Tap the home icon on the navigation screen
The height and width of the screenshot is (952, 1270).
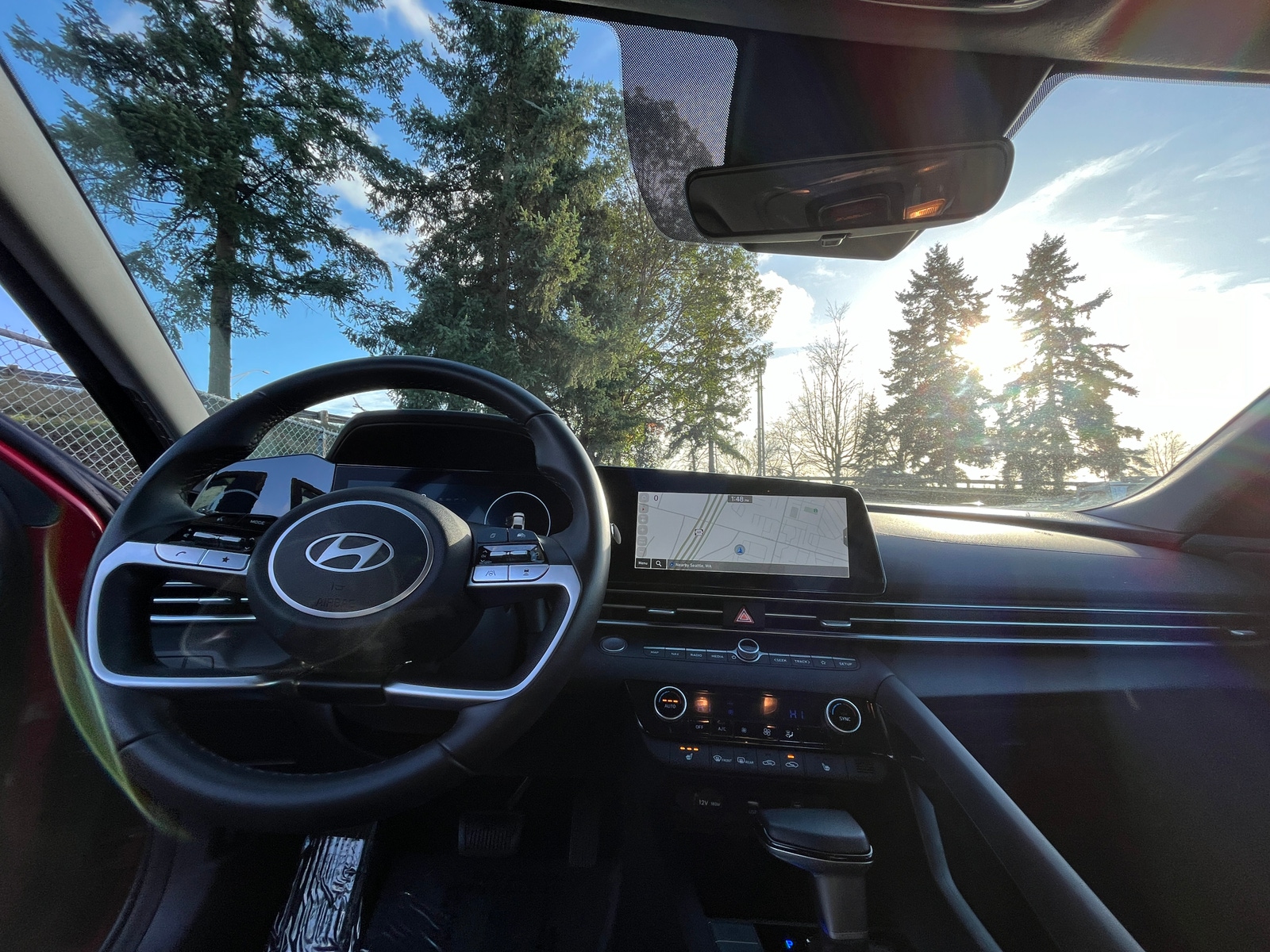point(643,497)
